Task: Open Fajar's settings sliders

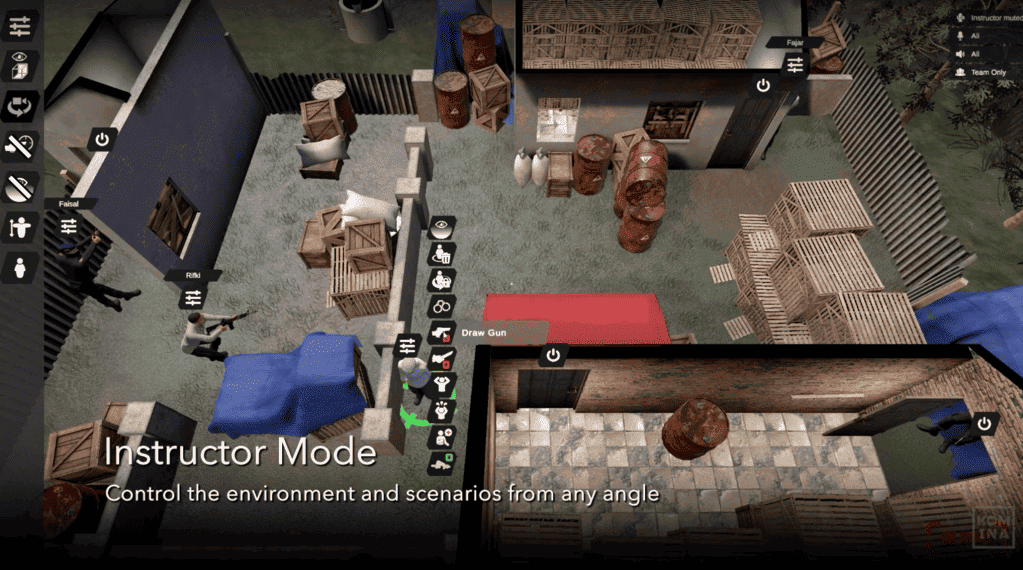Action: 795,65
